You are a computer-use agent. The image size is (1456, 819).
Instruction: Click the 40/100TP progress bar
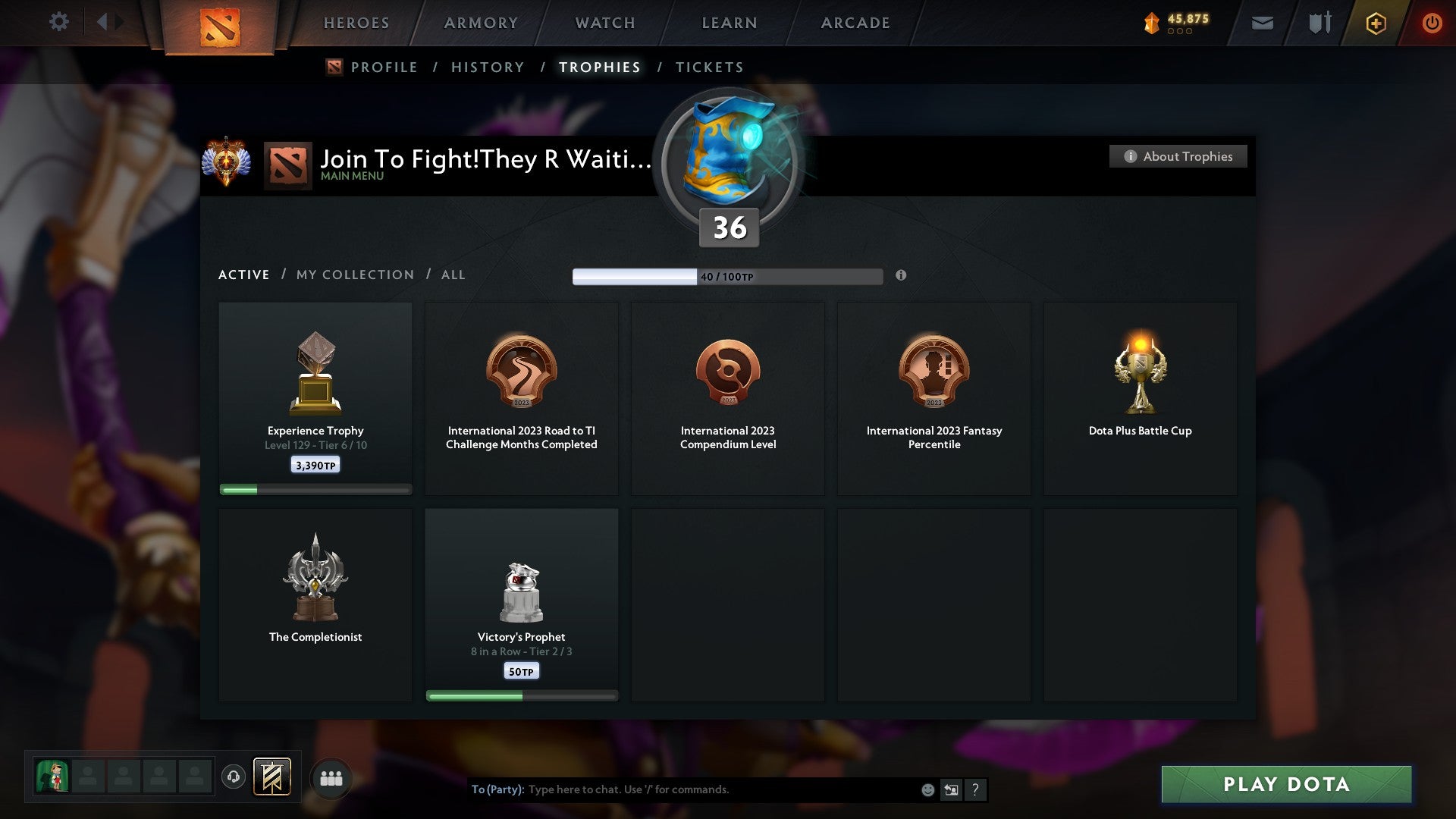click(728, 276)
